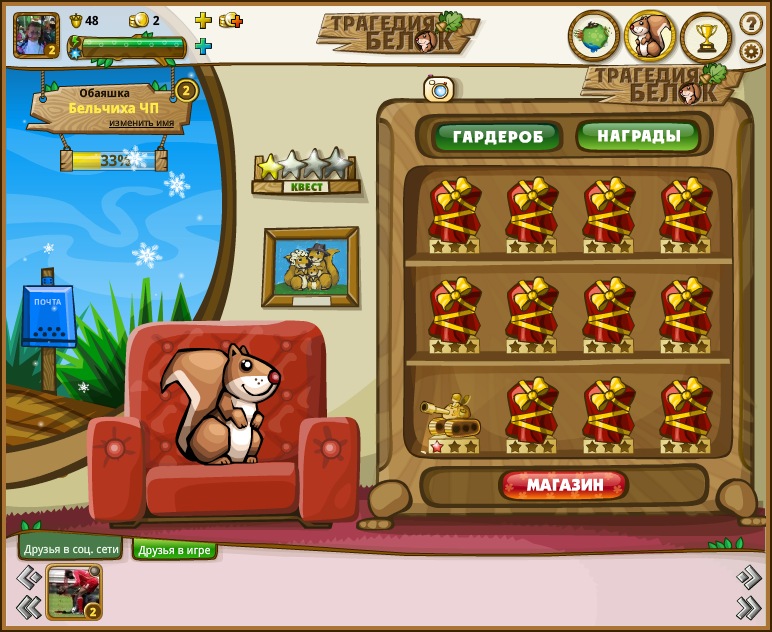
Task: Buy coins via the coin-stack plus icon
Action: pyautogui.click(x=231, y=20)
